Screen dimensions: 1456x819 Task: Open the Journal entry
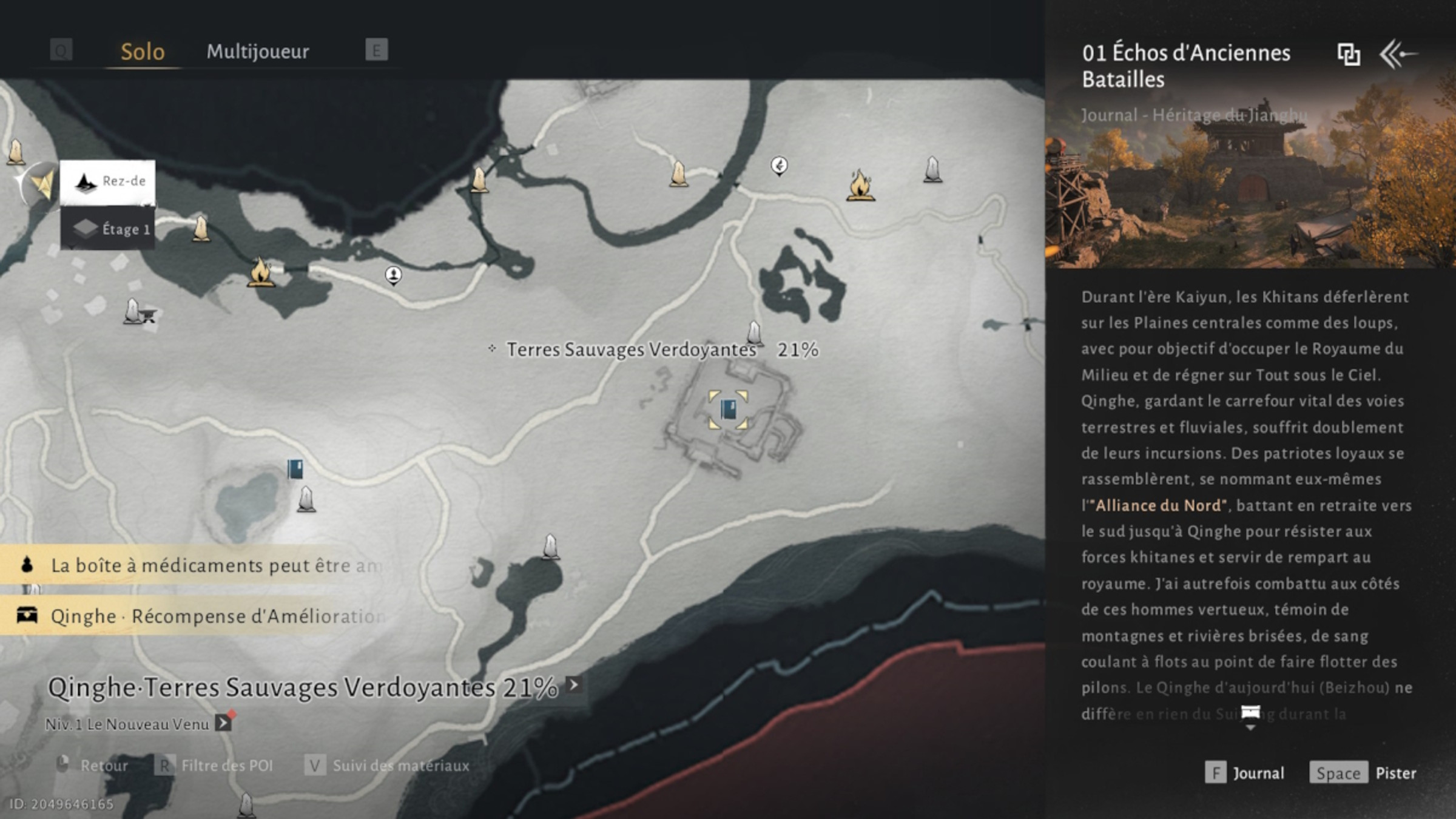pos(1245,773)
